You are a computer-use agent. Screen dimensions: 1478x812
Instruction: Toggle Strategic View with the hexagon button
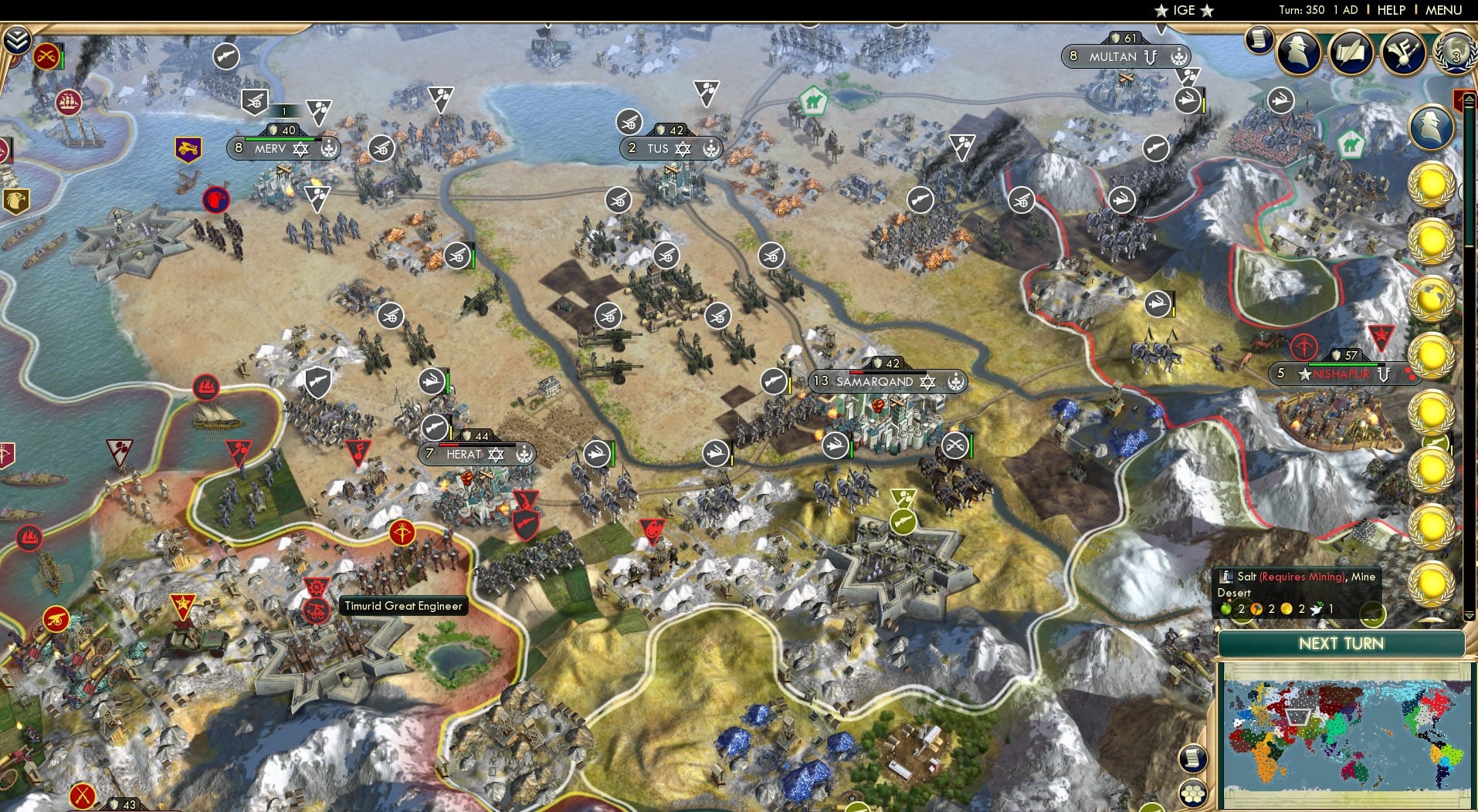click(1194, 793)
